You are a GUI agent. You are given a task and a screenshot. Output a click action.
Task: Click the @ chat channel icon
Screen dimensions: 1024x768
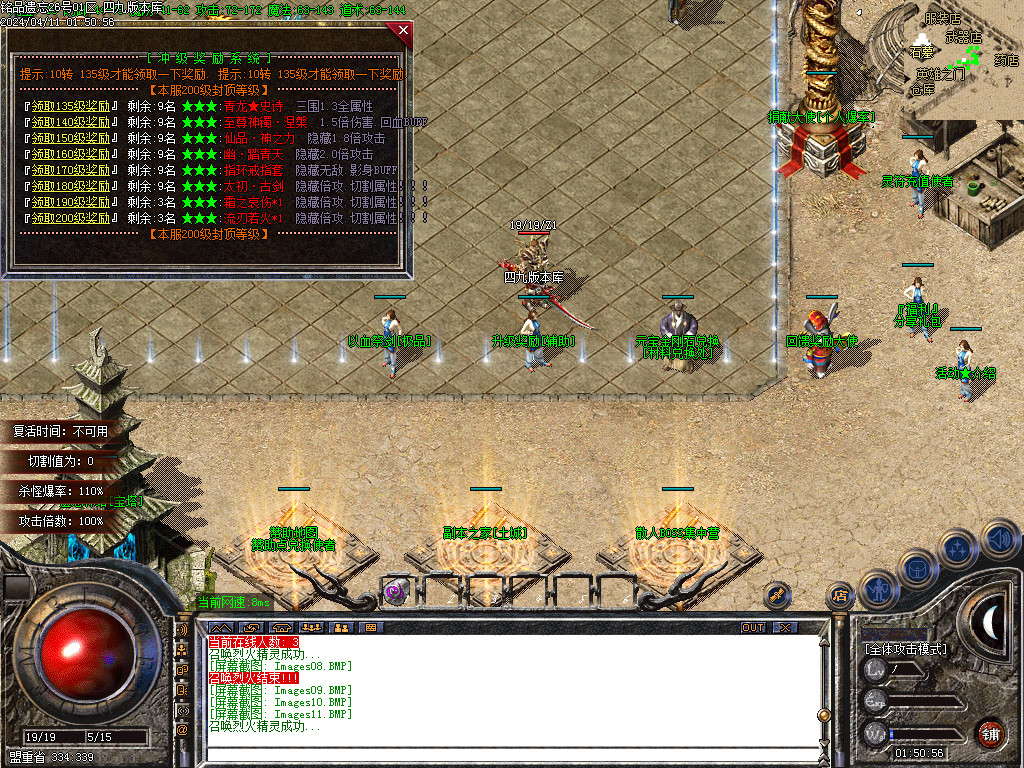[x=182, y=730]
